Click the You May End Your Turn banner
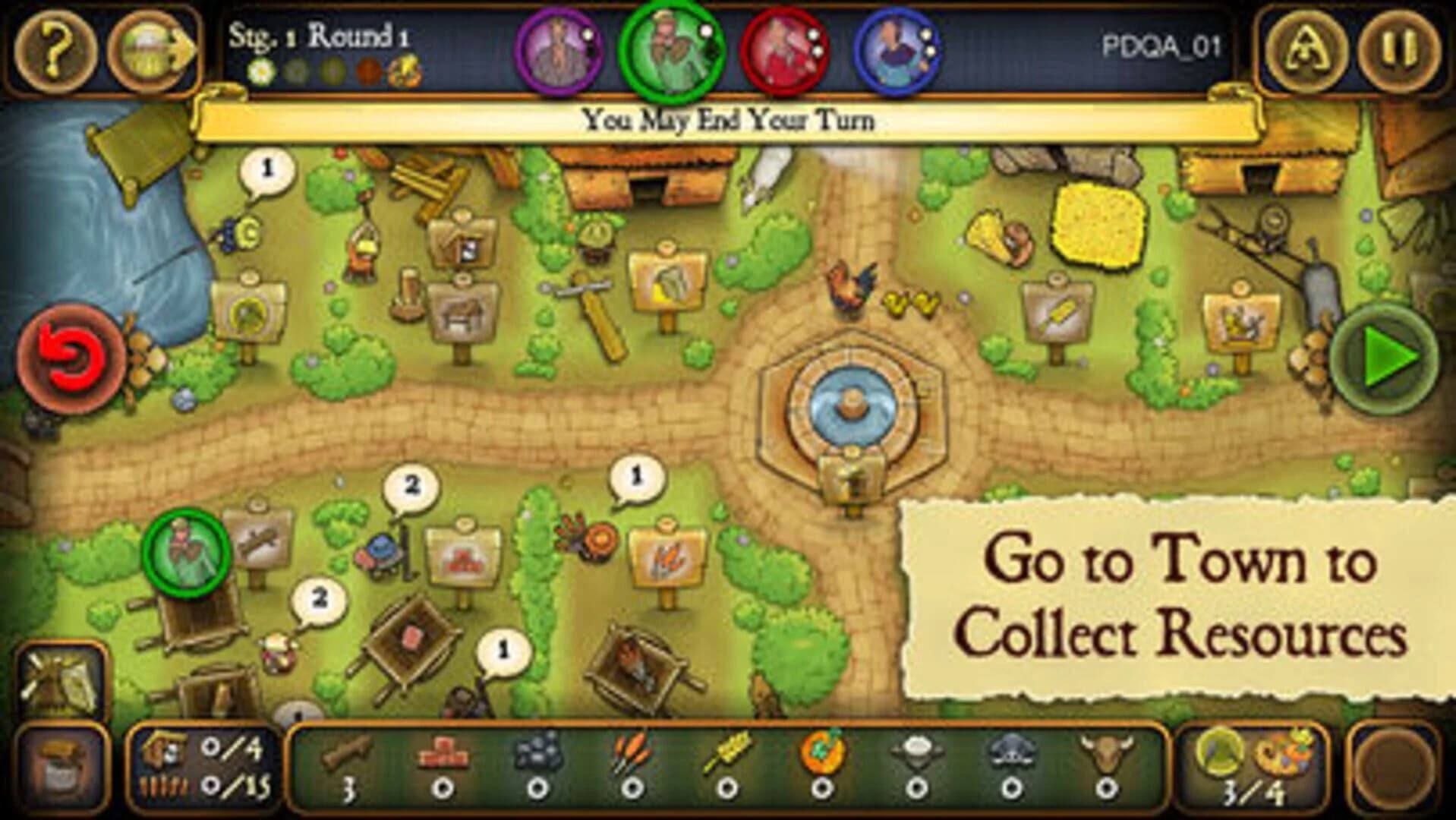This screenshot has width=1456, height=820. point(729,118)
